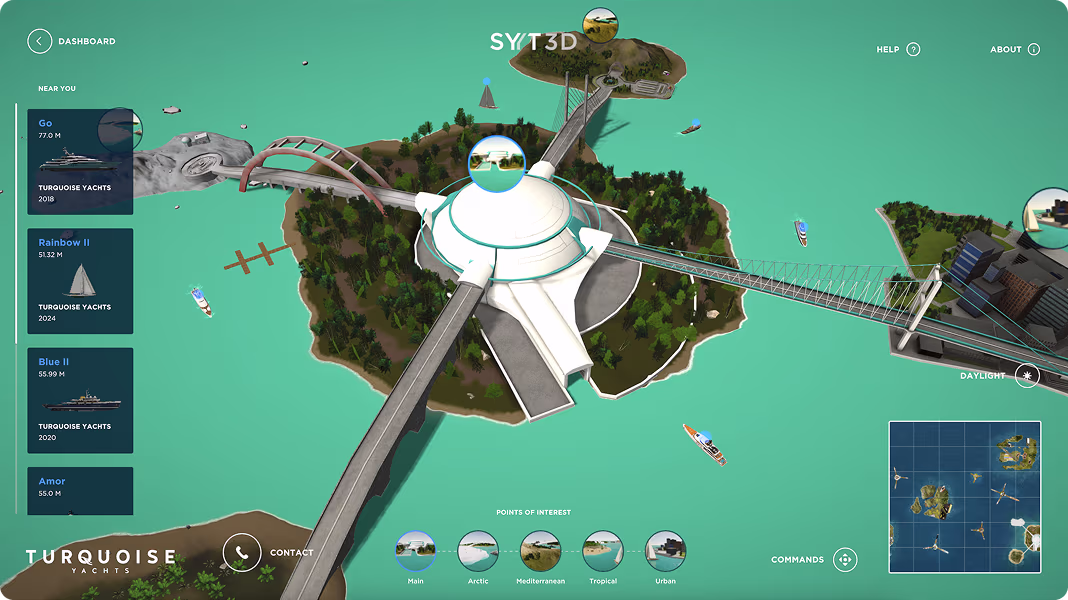This screenshot has width=1068, height=600.
Task: Click the Contact phone button
Action: pyautogui.click(x=241, y=552)
